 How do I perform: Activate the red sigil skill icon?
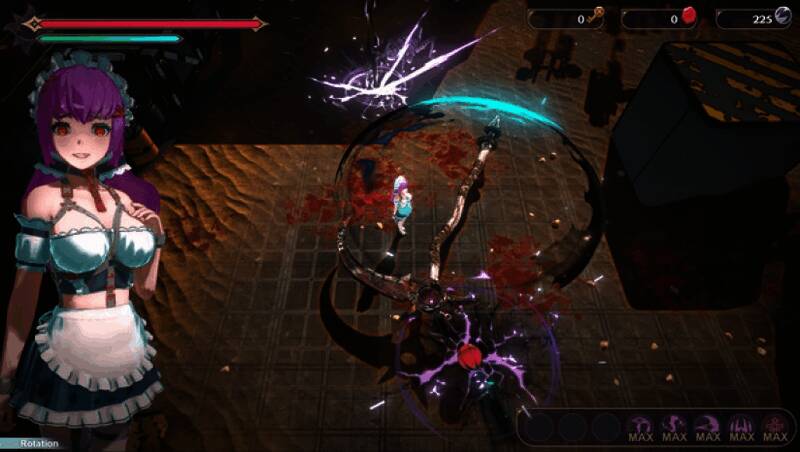coord(774,427)
